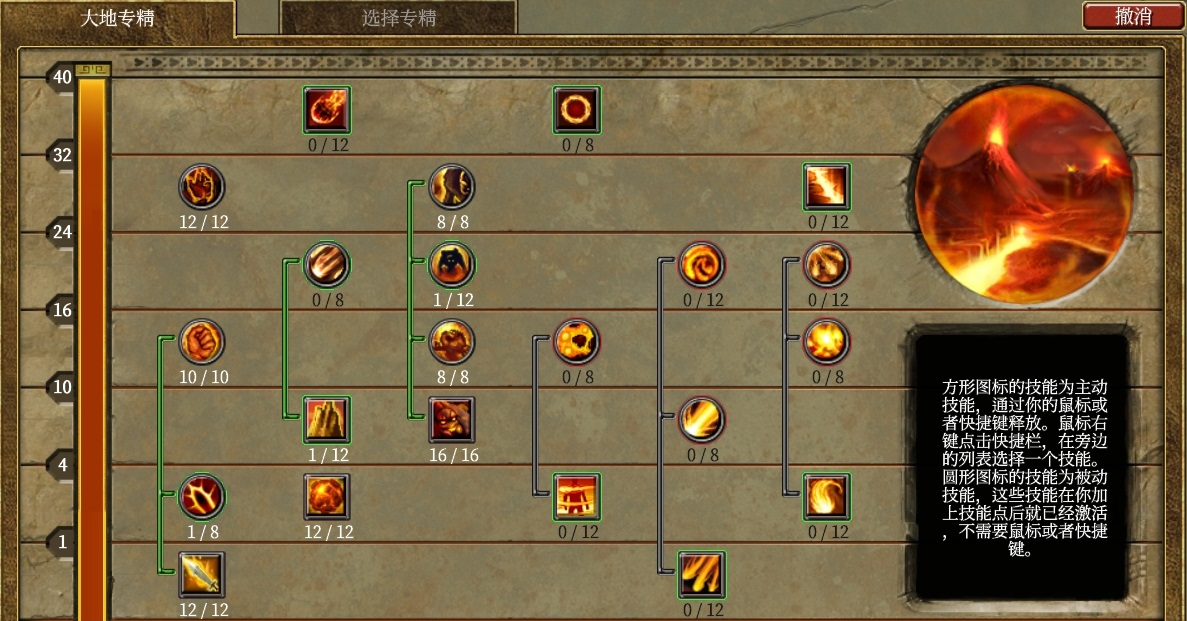The width and height of the screenshot is (1187, 621).
Task: Select the fist skill showing 10/10
Action: pyautogui.click(x=202, y=342)
